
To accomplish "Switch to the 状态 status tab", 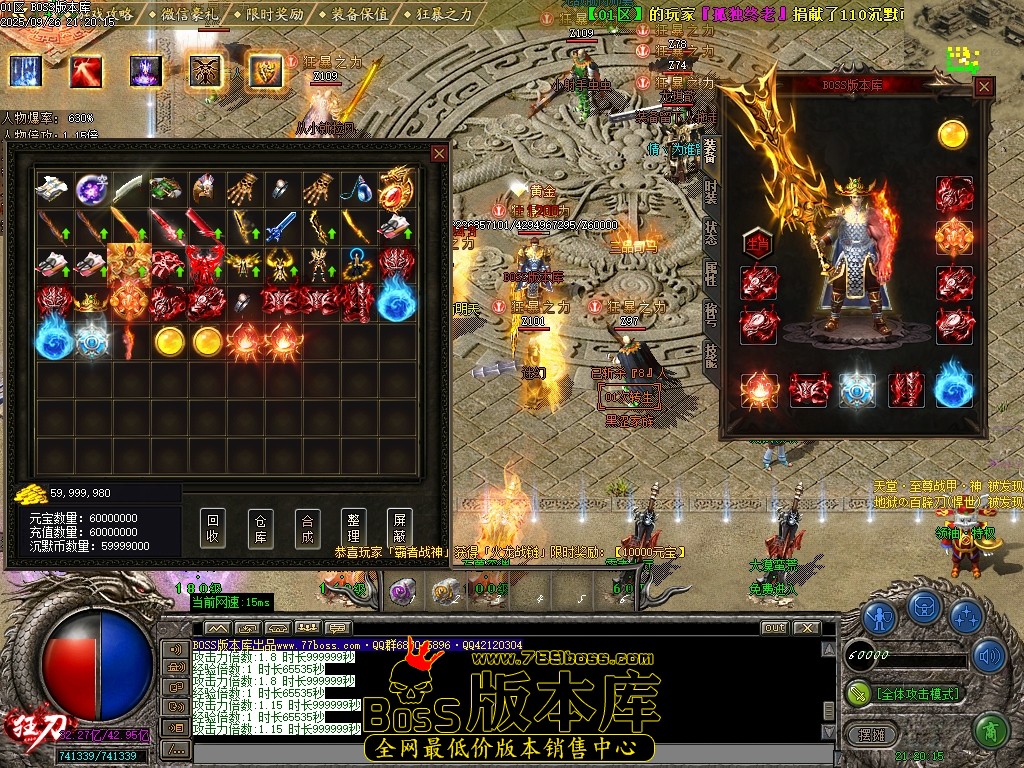I will (710, 230).
